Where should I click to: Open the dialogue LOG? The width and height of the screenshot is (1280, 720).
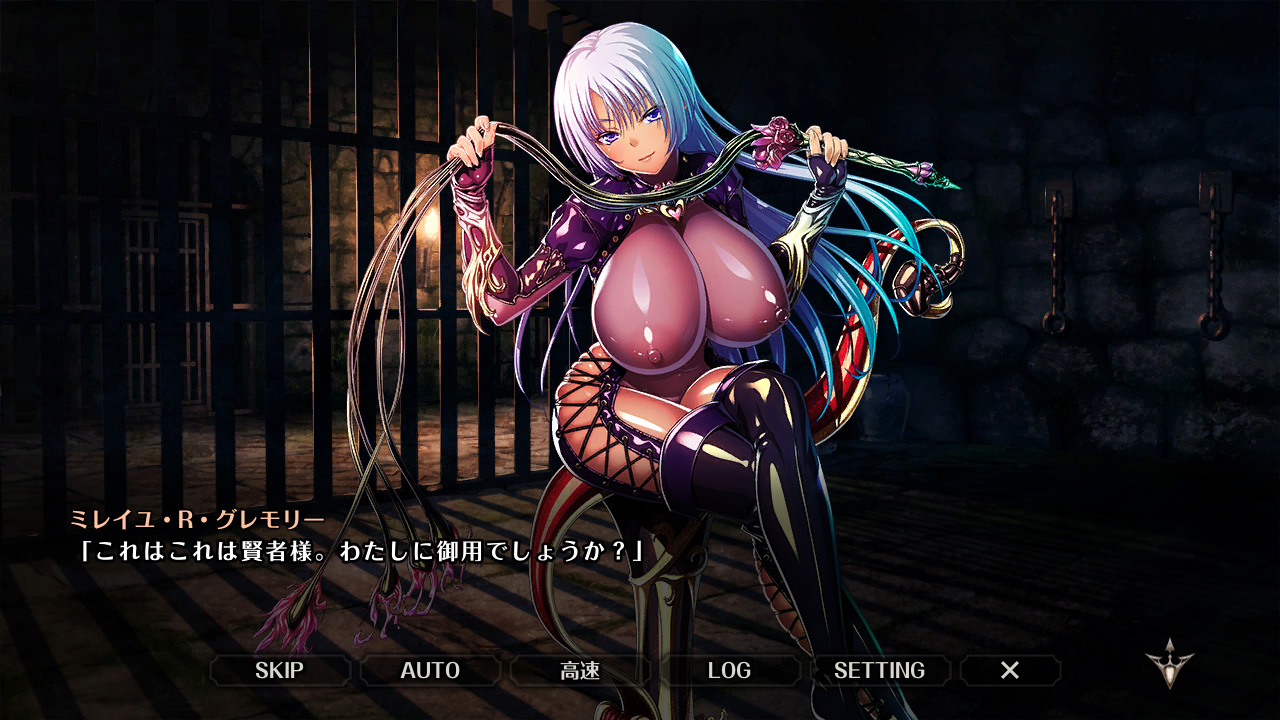tap(730, 670)
